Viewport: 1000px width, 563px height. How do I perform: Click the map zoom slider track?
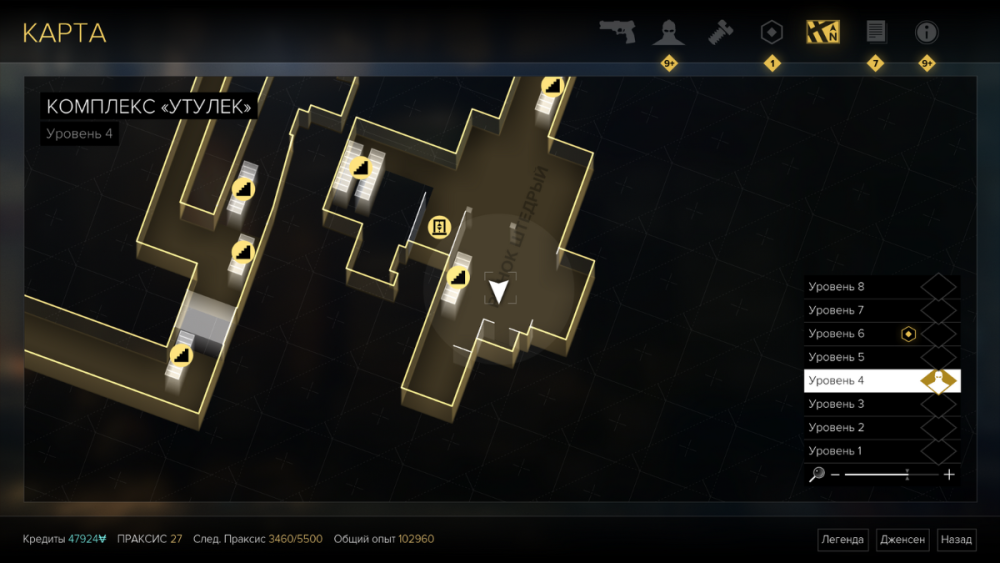tap(880, 475)
